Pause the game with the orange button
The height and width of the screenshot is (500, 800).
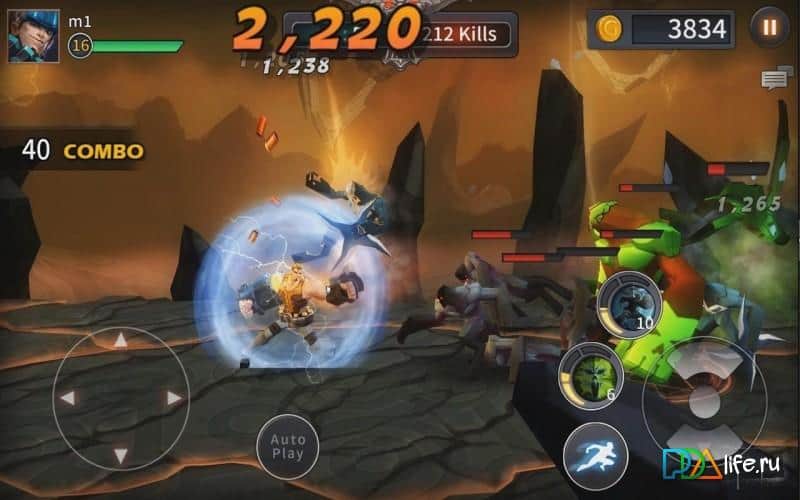click(769, 28)
